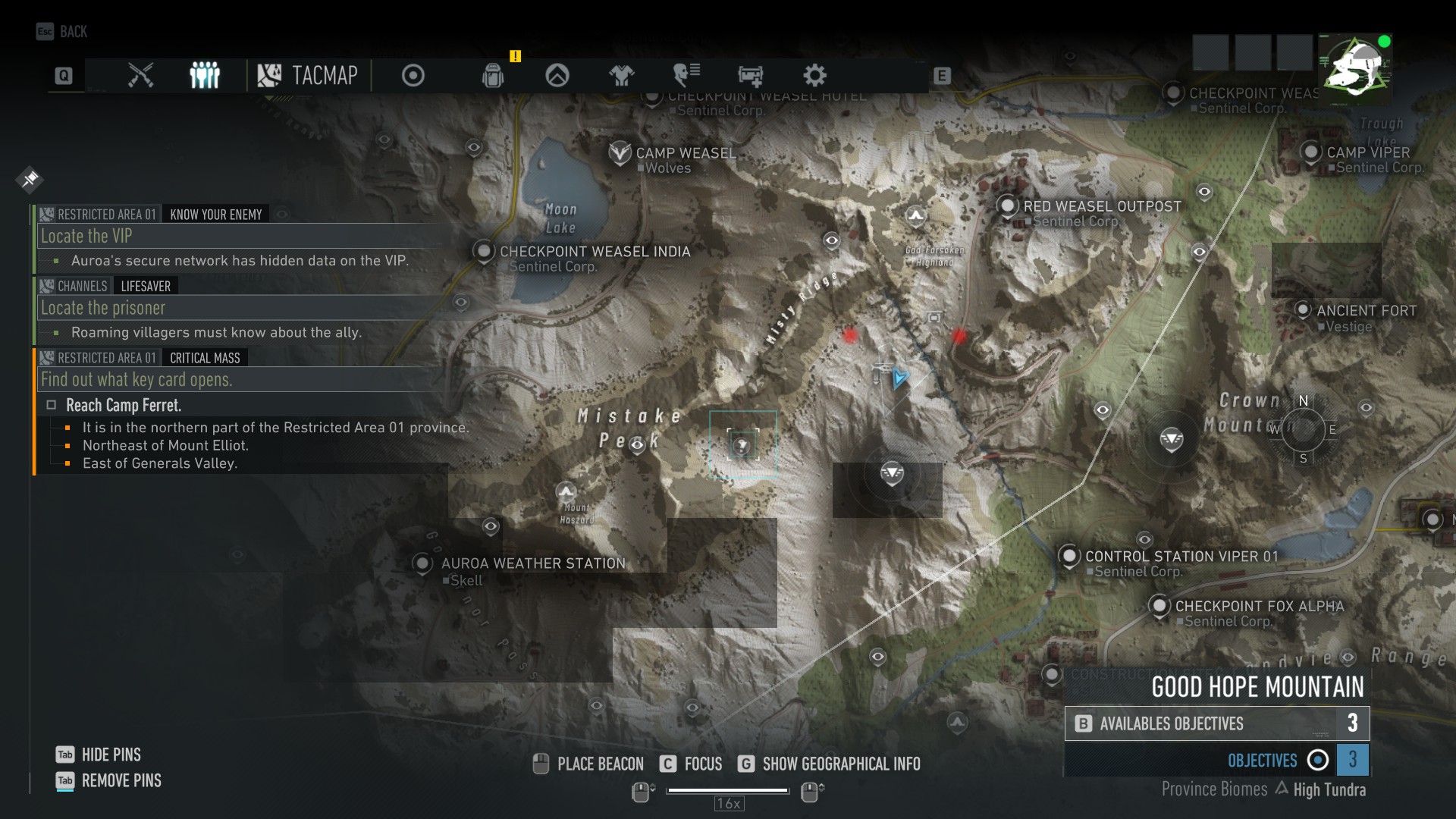The height and width of the screenshot is (819, 1456).
Task: Expand the Know Your Enemy mission entry
Action: [215, 214]
